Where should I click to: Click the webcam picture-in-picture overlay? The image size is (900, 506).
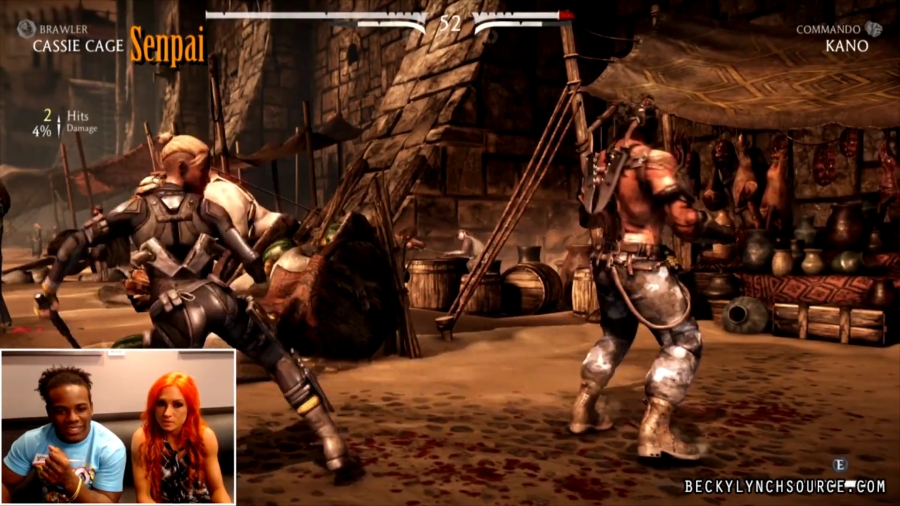pyautogui.click(x=118, y=426)
